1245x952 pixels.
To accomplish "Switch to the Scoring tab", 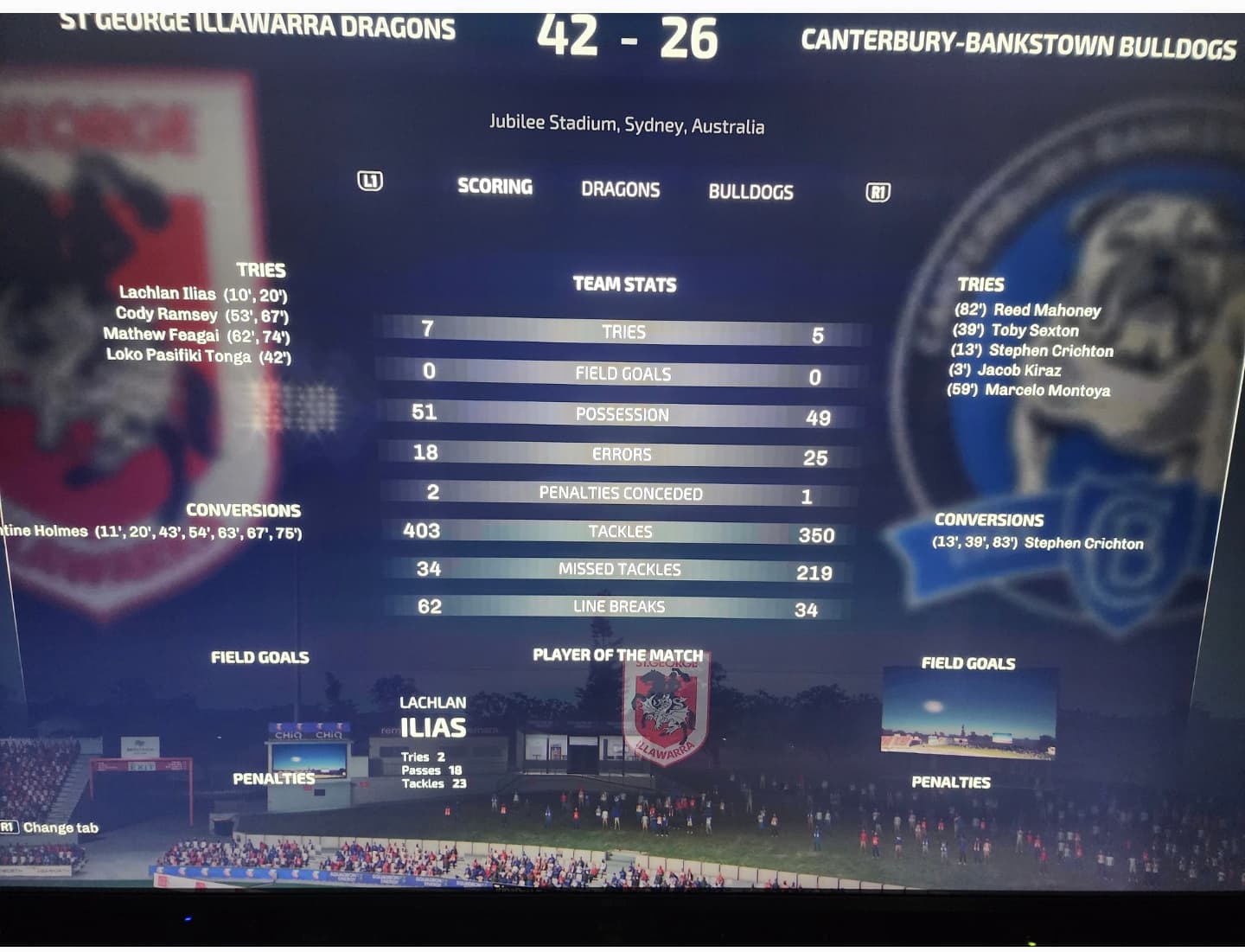I will point(495,187).
